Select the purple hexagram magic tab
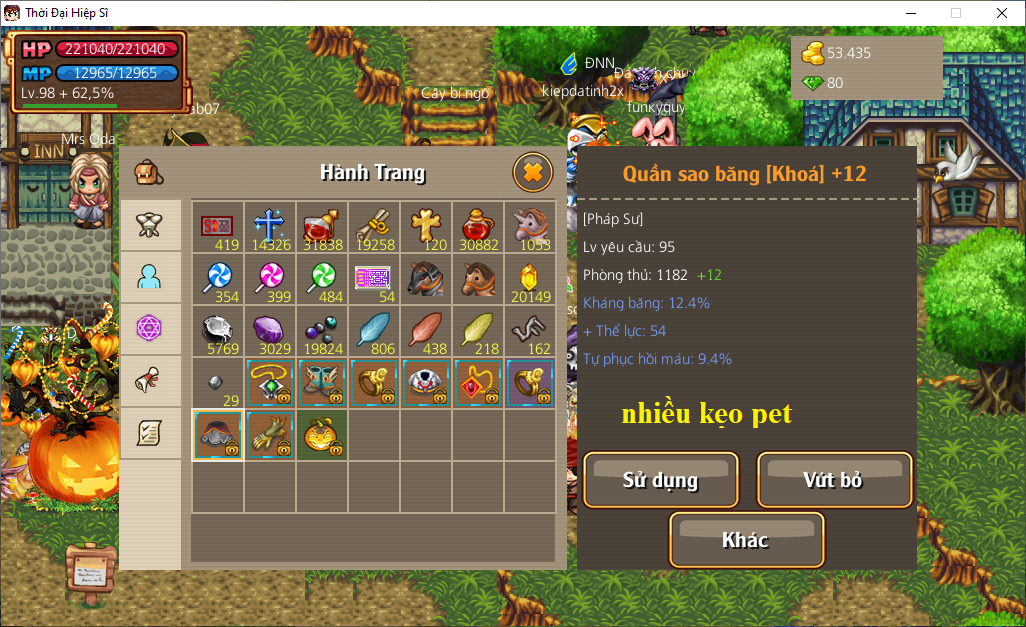 pyautogui.click(x=150, y=329)
